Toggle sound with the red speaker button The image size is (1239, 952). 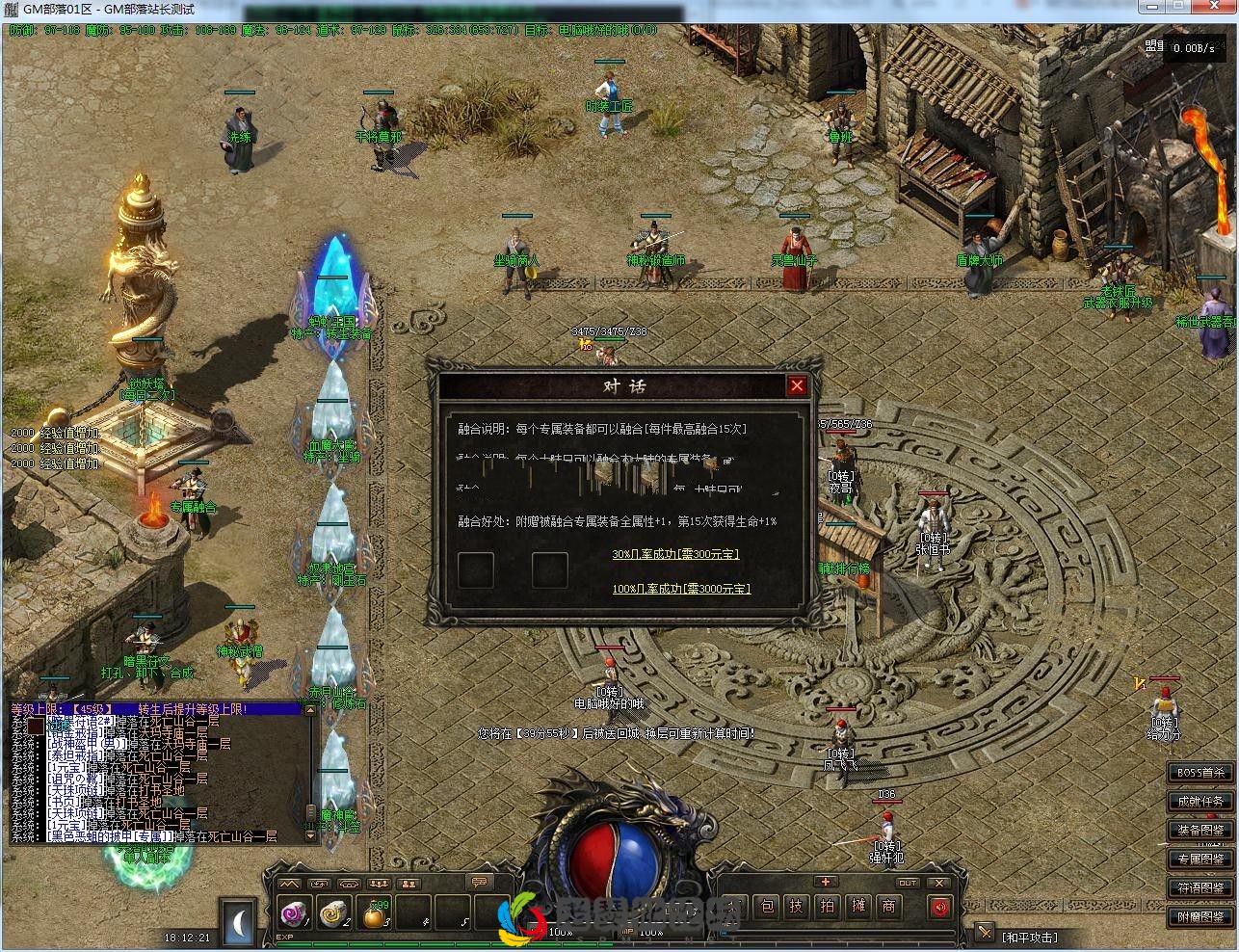[x=938, y=907]
